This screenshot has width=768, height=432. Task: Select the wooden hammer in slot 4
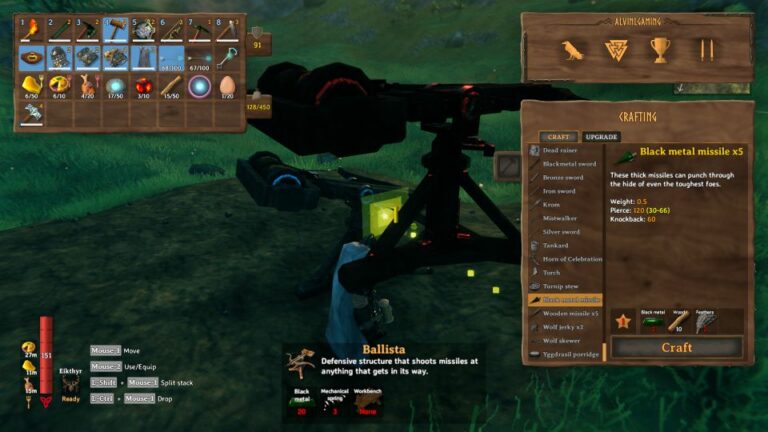coord(115,30)
